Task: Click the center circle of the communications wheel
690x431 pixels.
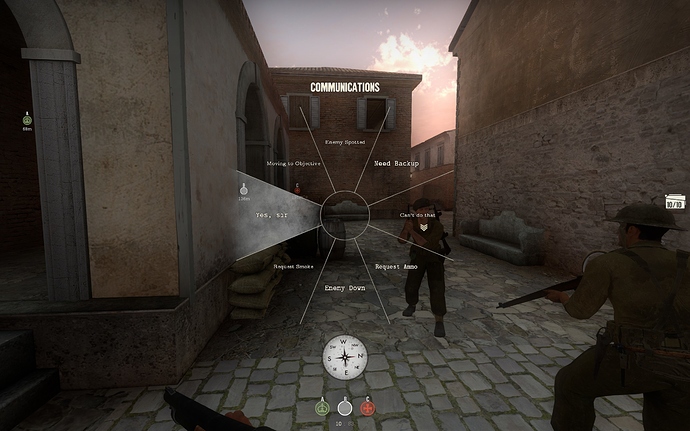Action: (345, 214)
